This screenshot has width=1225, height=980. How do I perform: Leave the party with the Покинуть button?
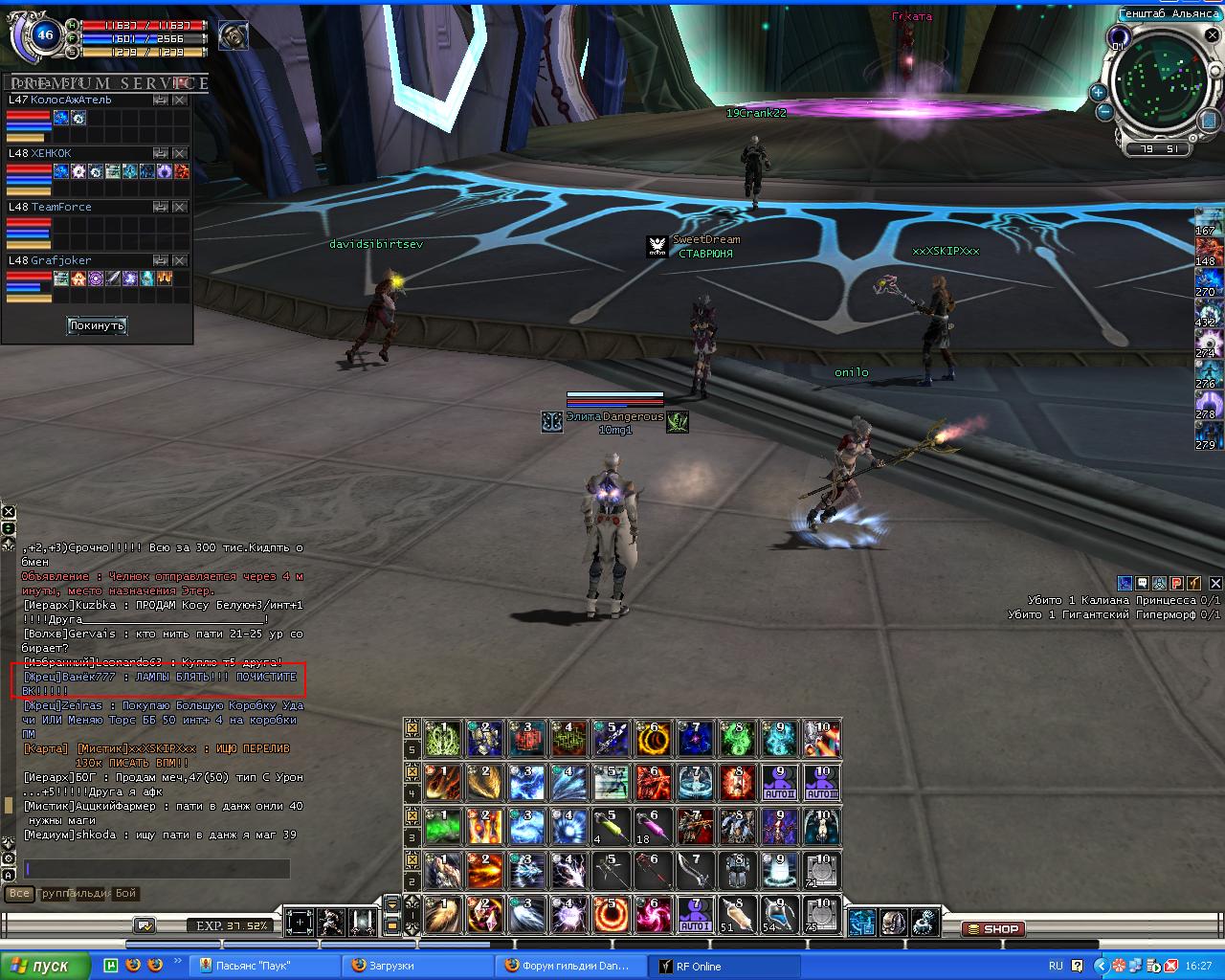[x=97, y=325]
